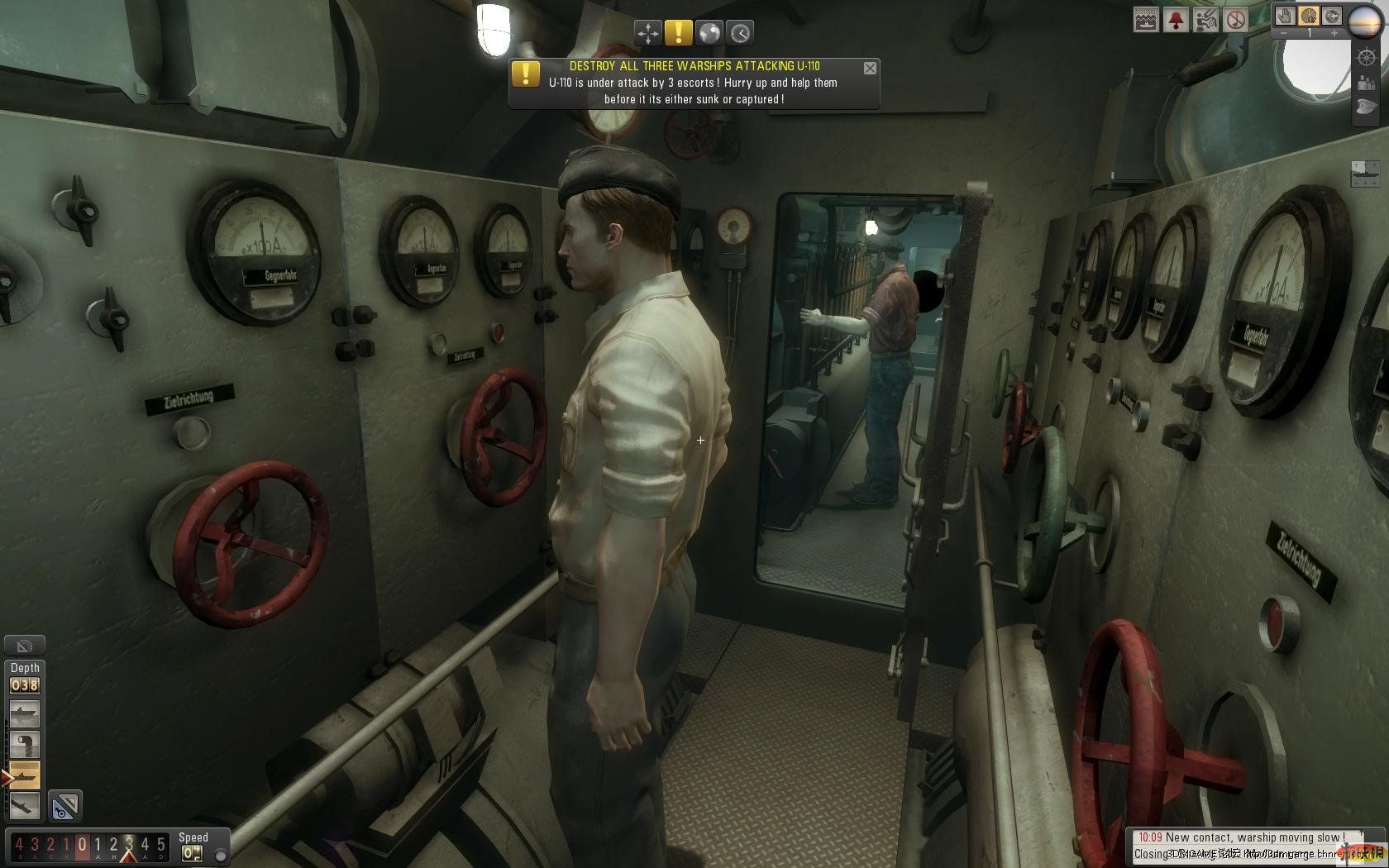Open the globe world map icon
This screenshot has width=1389, height=868.
(709, 33)
